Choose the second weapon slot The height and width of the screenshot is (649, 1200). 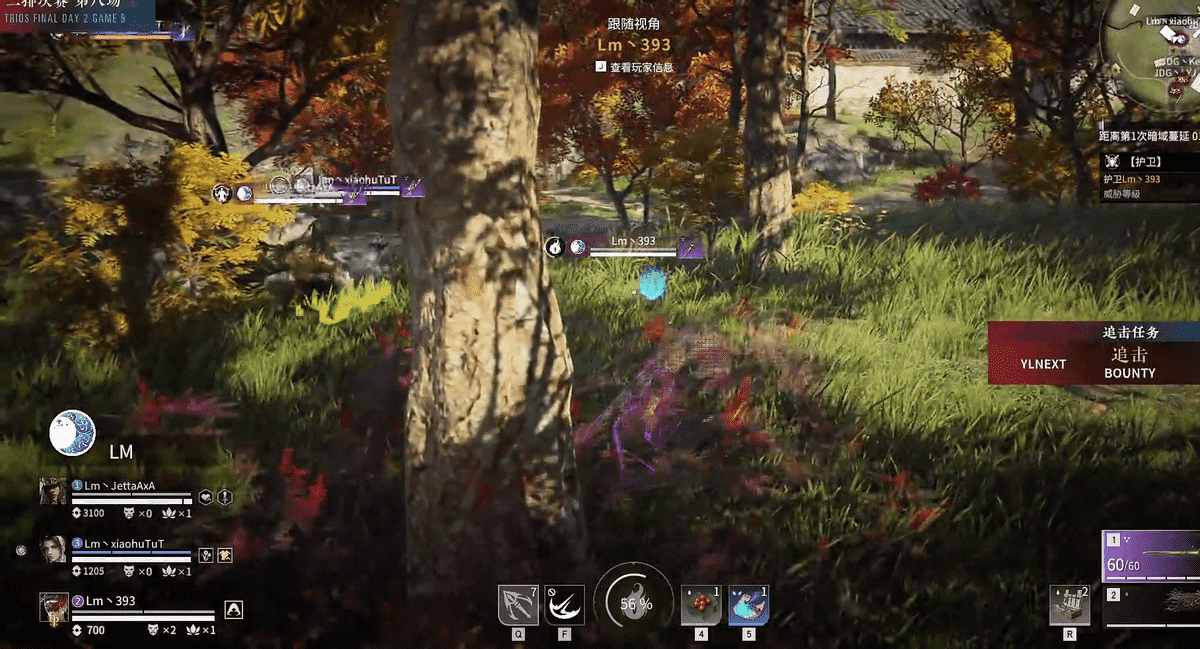(1150, 606)
